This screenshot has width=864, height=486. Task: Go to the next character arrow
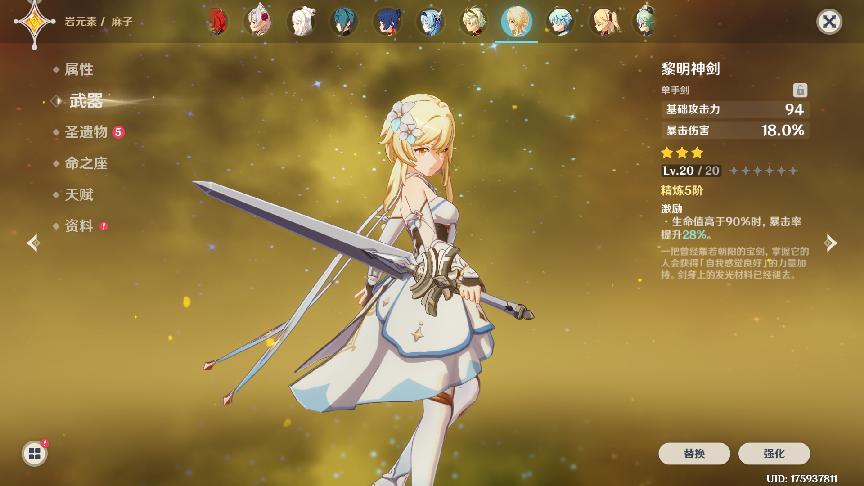point(830,242)
